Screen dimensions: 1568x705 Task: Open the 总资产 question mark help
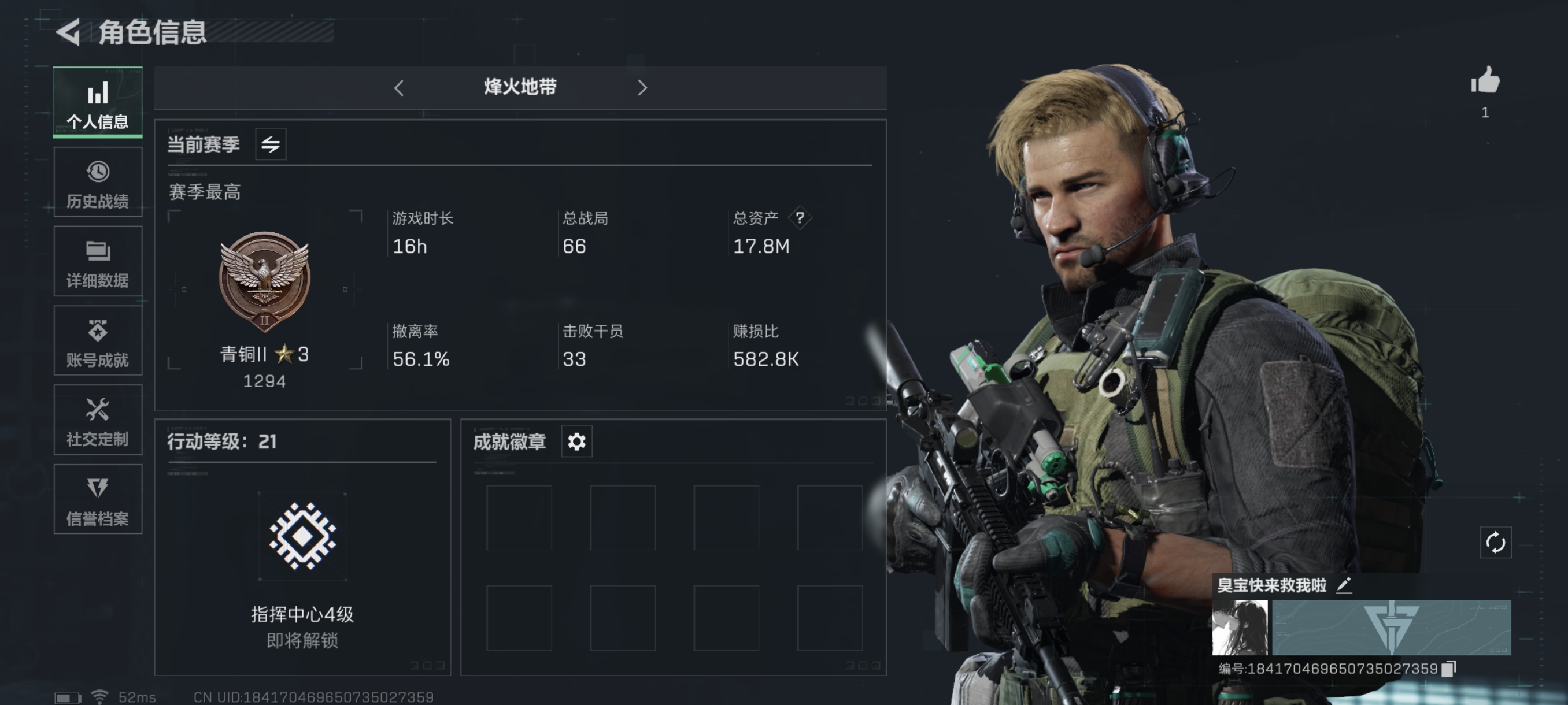pos(800,218)
